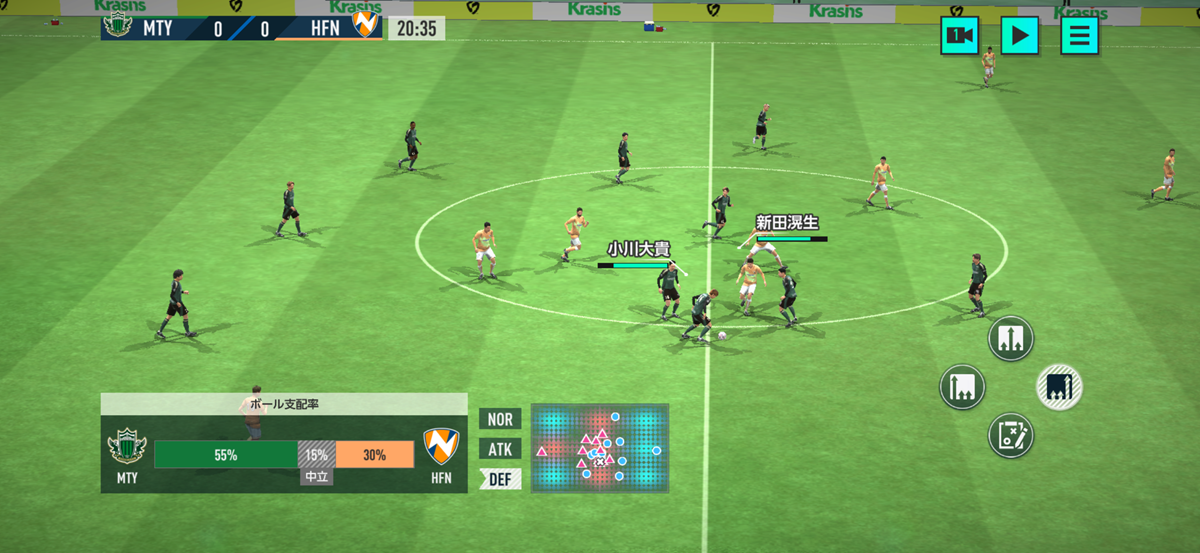This screenshot has width=1200, height=553.
Task: Select the highlighted right-side arrow tactic
Action: coord(1059,387)
